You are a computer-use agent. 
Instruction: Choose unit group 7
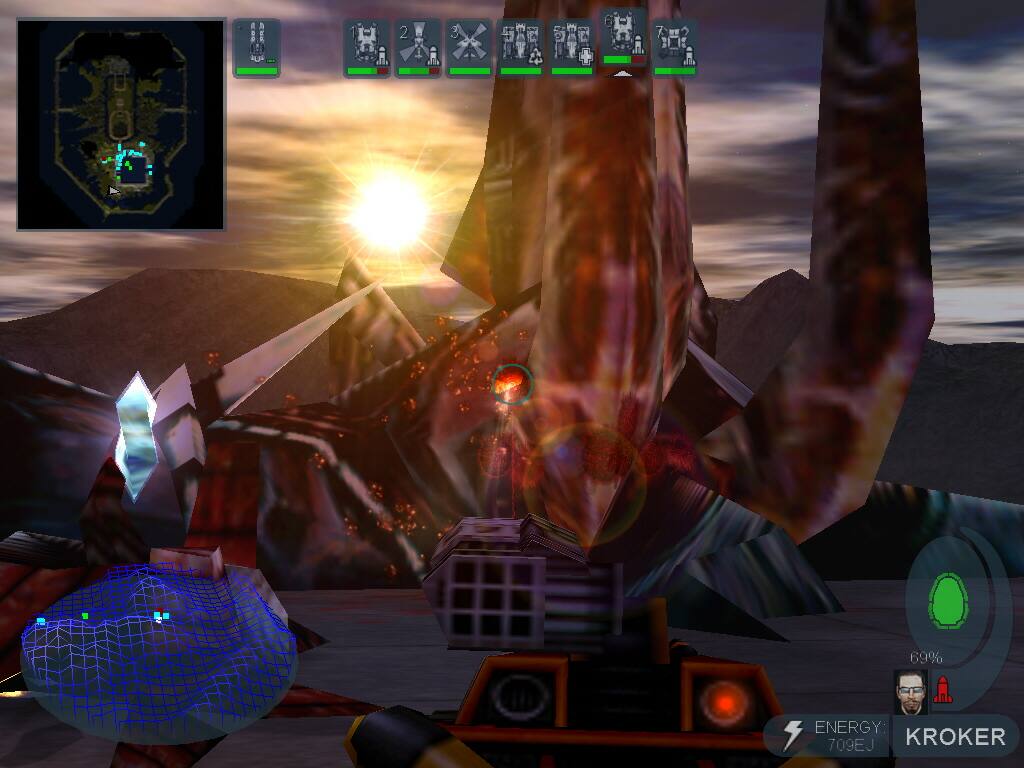[x=675, y=48]
